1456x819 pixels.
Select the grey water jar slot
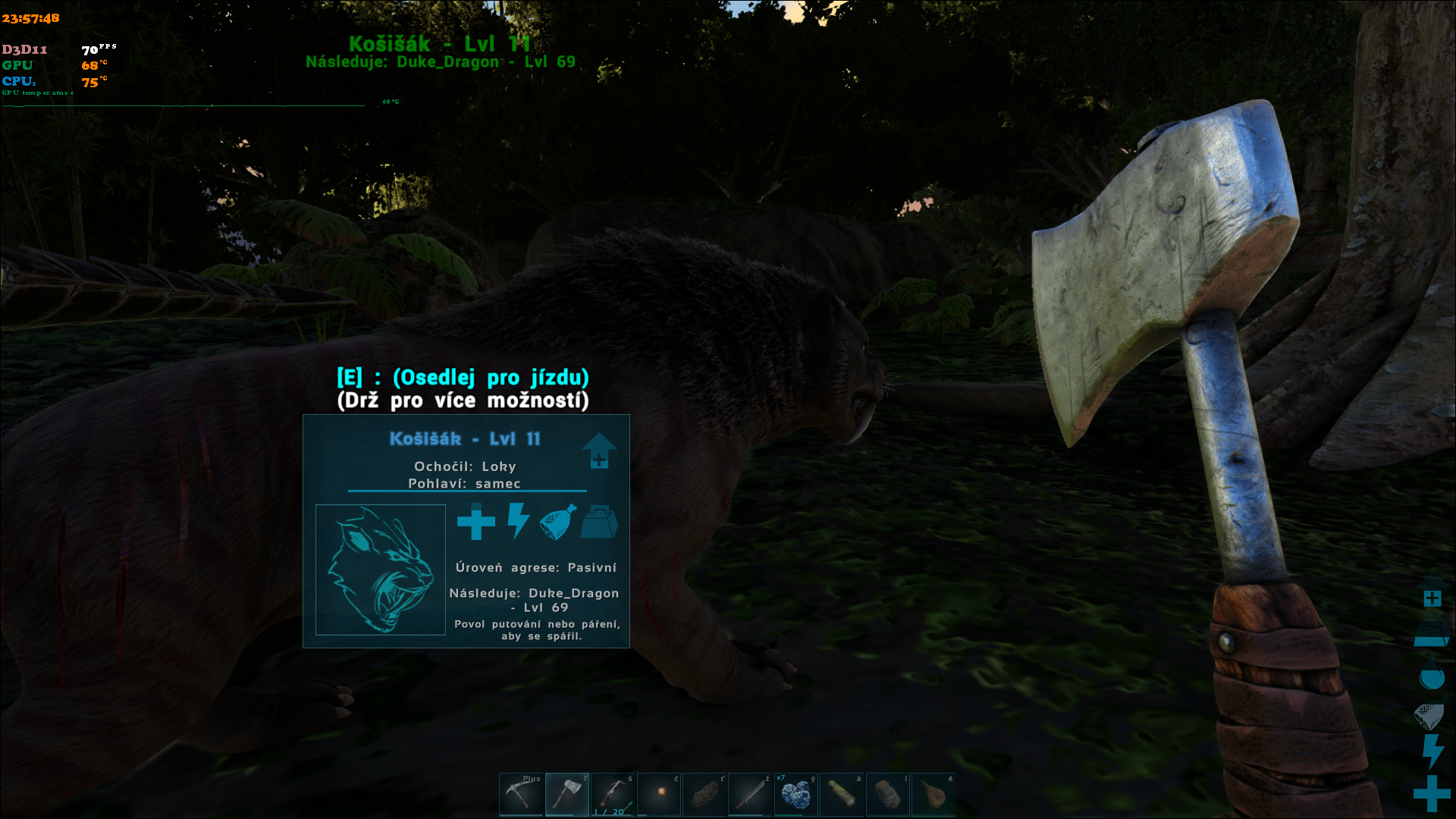pyautogui.click(x=888, y=794)
